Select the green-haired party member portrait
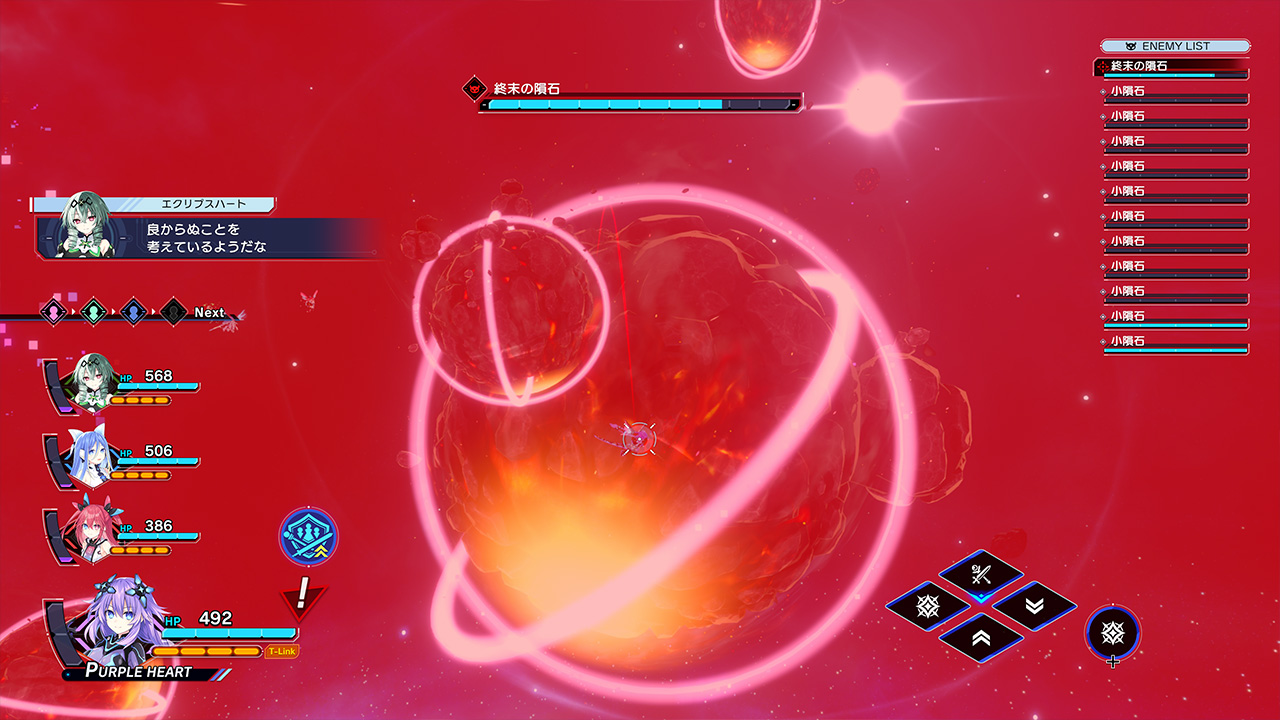The height and width of the screenshot is (720, 1280). pos(92,380)
